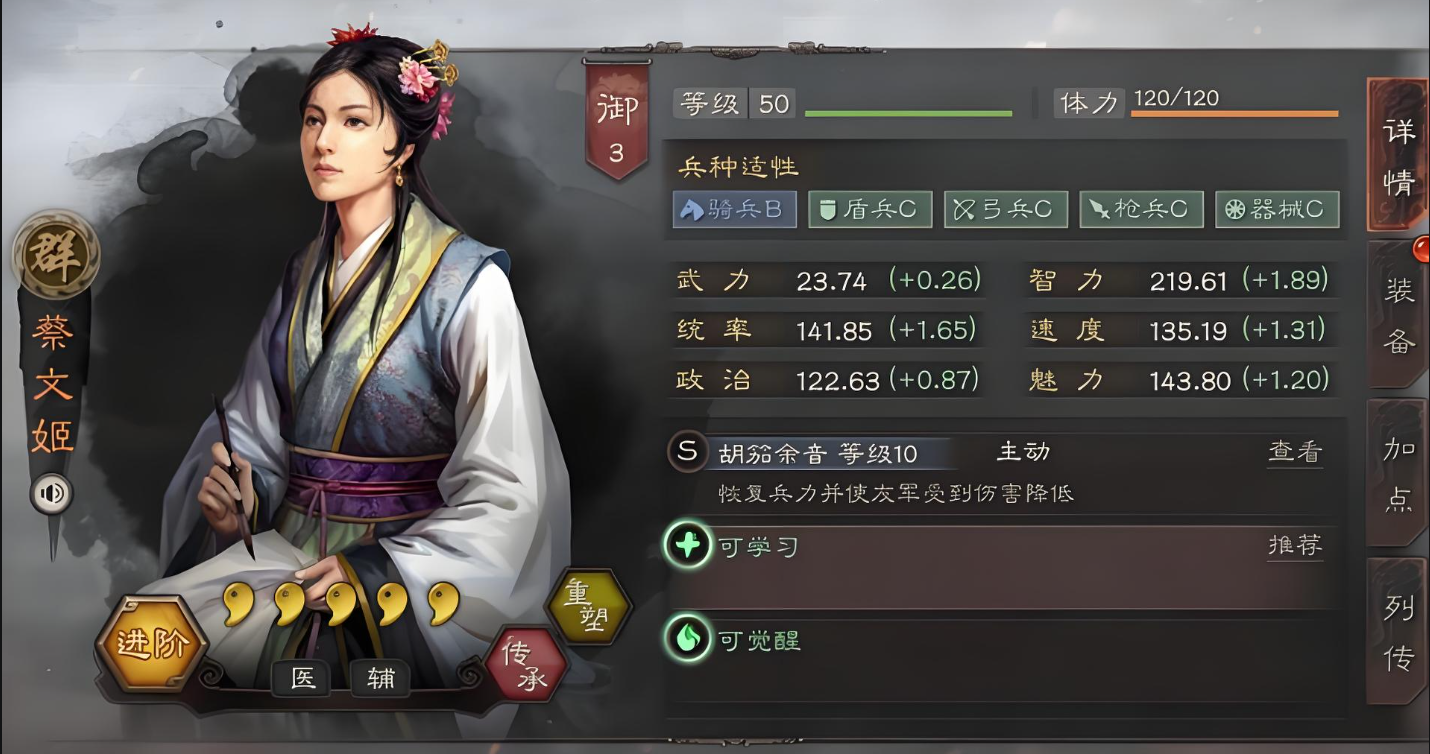Select the 骑兵B cavalry adaptability icon
This screenshot has height=754, width=1430.
(734, 209)
